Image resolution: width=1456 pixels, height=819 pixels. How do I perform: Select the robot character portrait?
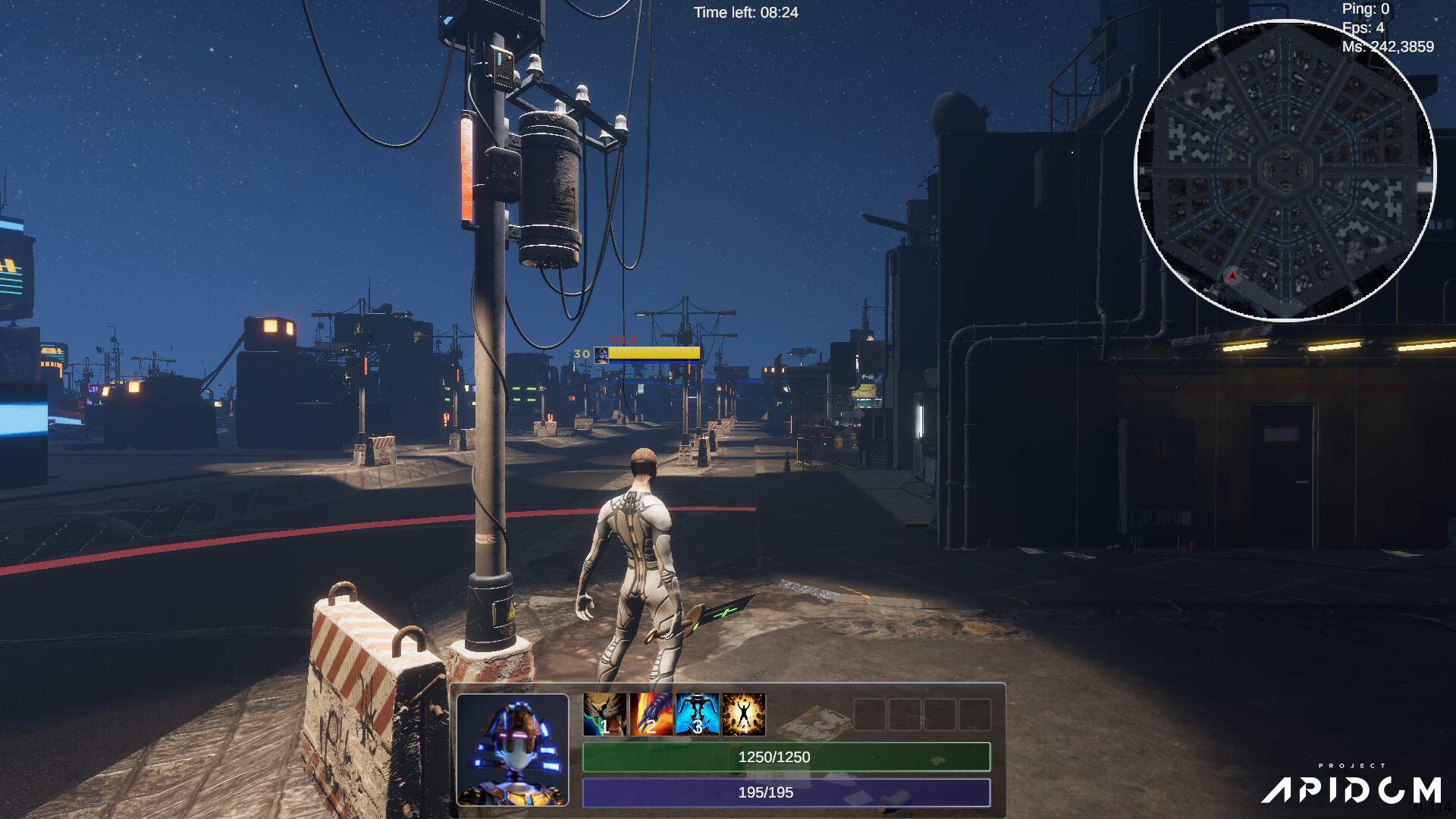point(513,749)
